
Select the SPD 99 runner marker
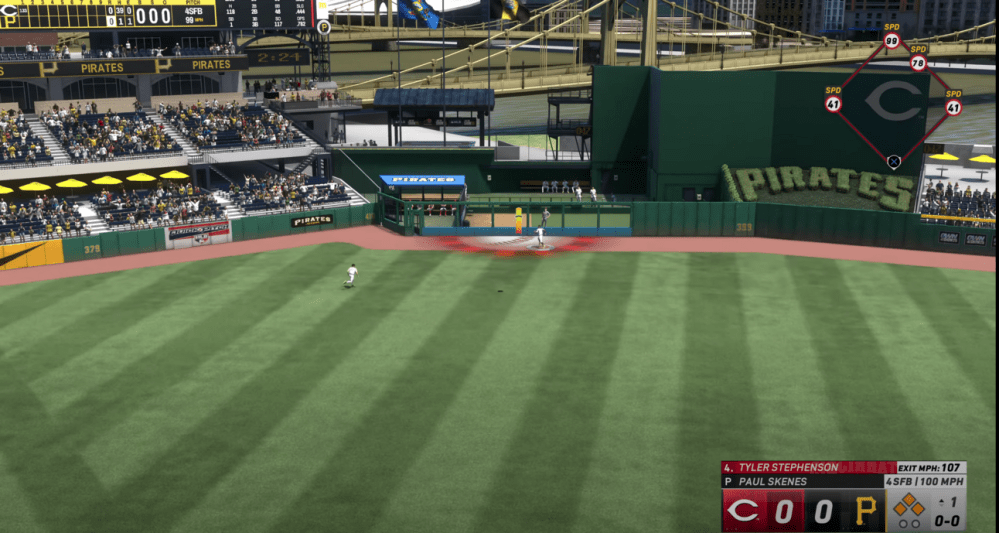pos(892,41)
